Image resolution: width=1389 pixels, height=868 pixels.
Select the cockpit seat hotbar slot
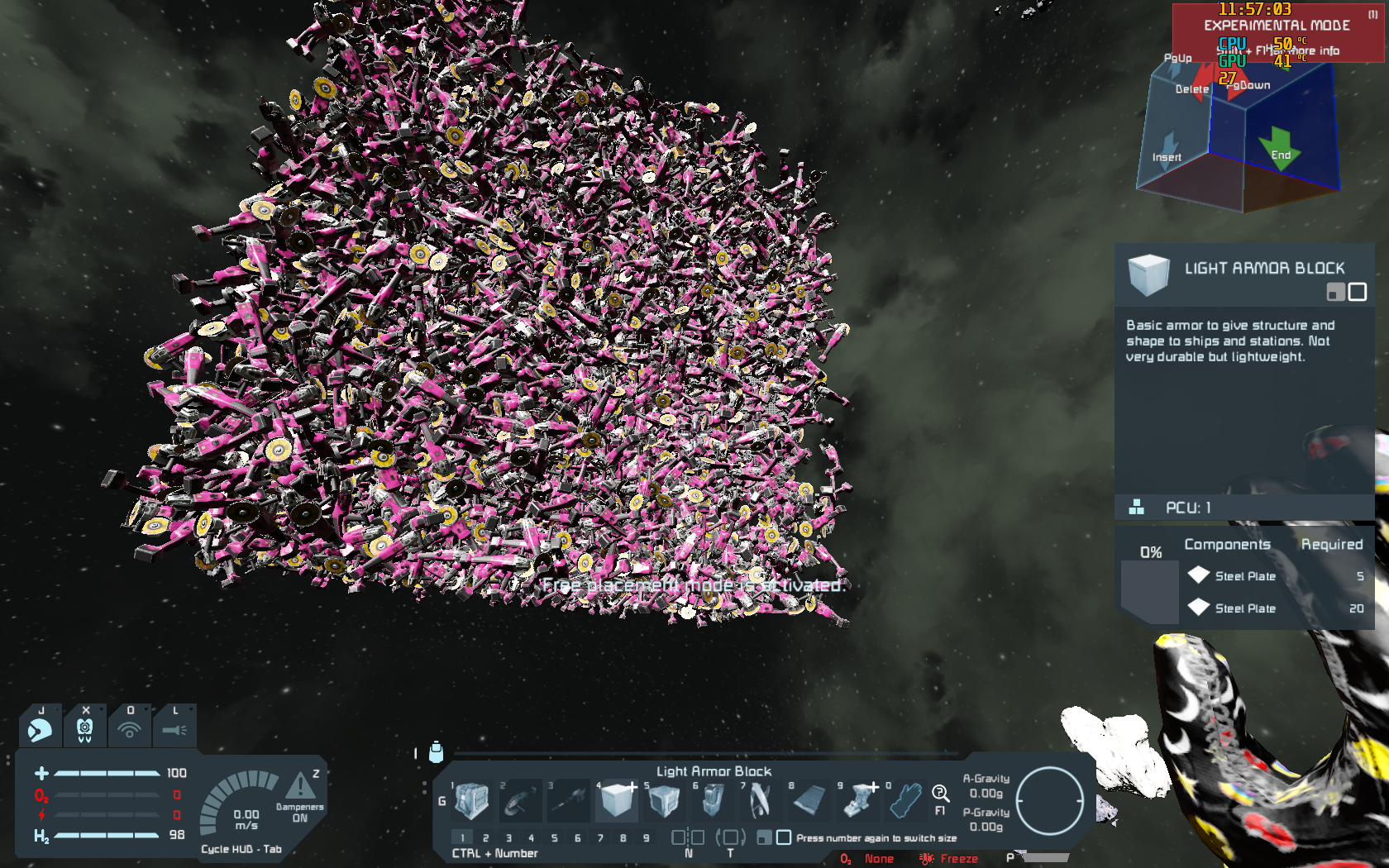coord(712,800)
